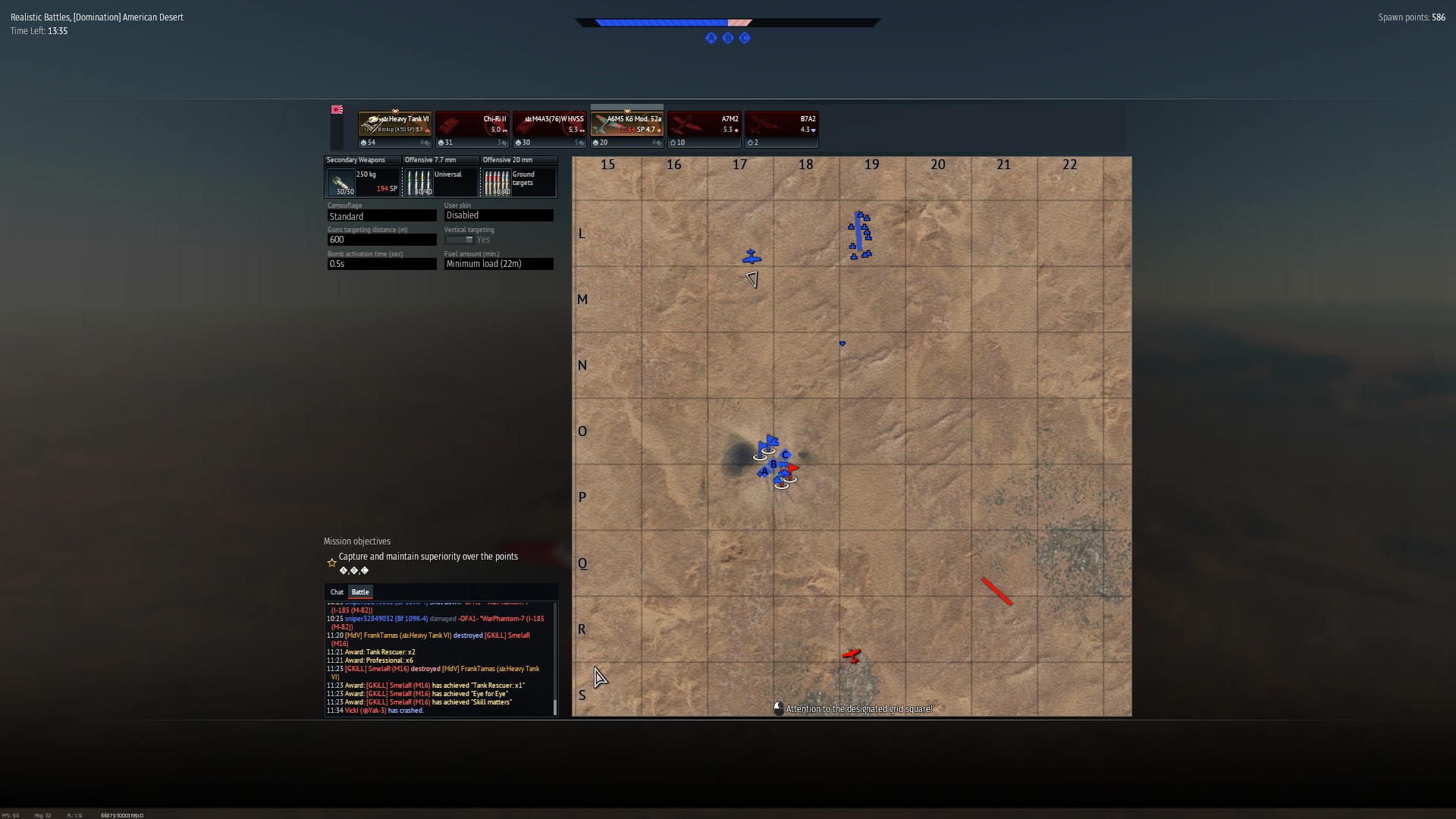
Task: Switch to the Chat tab
Action: 337,592
